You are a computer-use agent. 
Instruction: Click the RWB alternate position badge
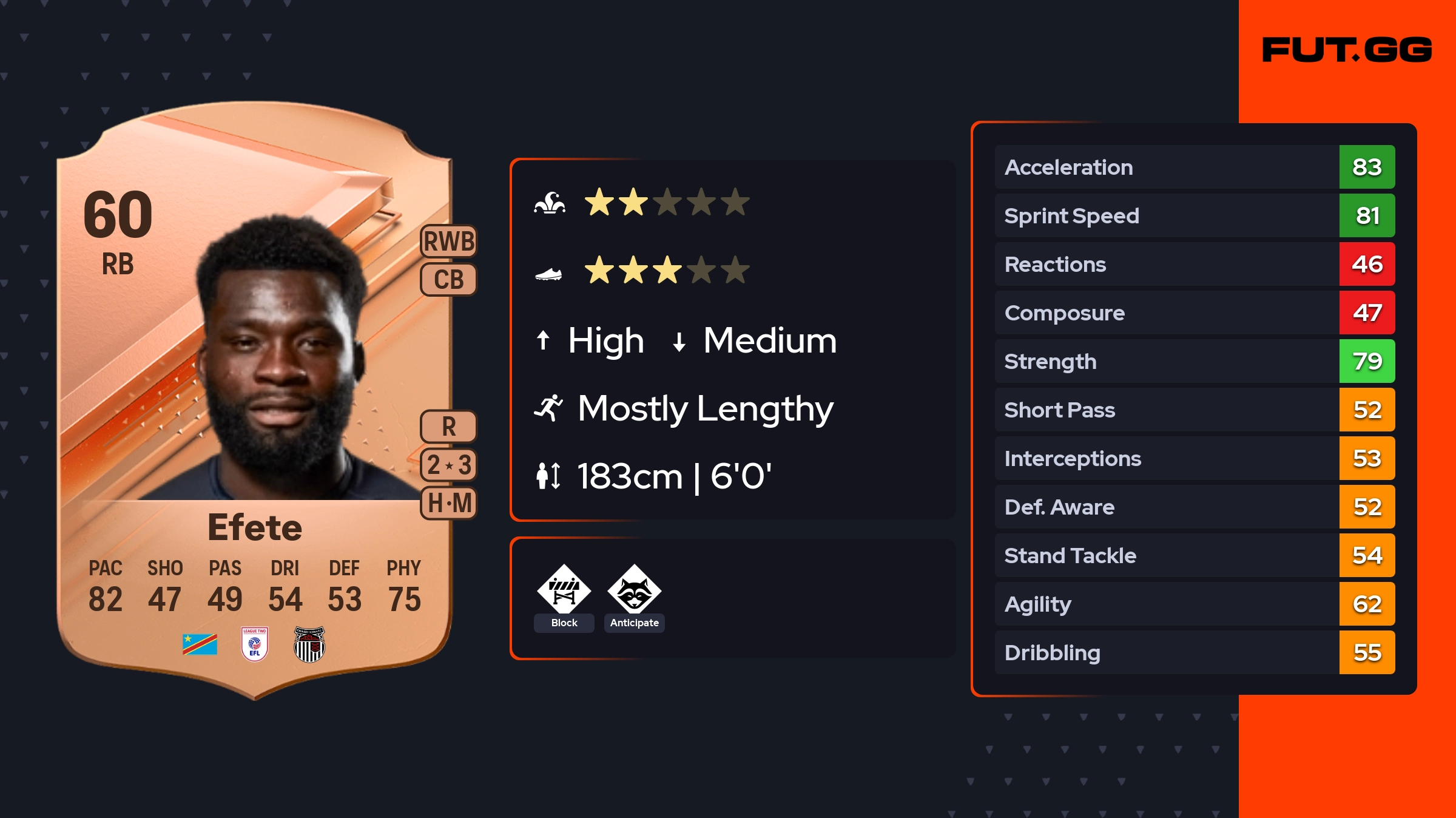pyautogui.click(x=449, y=242)
